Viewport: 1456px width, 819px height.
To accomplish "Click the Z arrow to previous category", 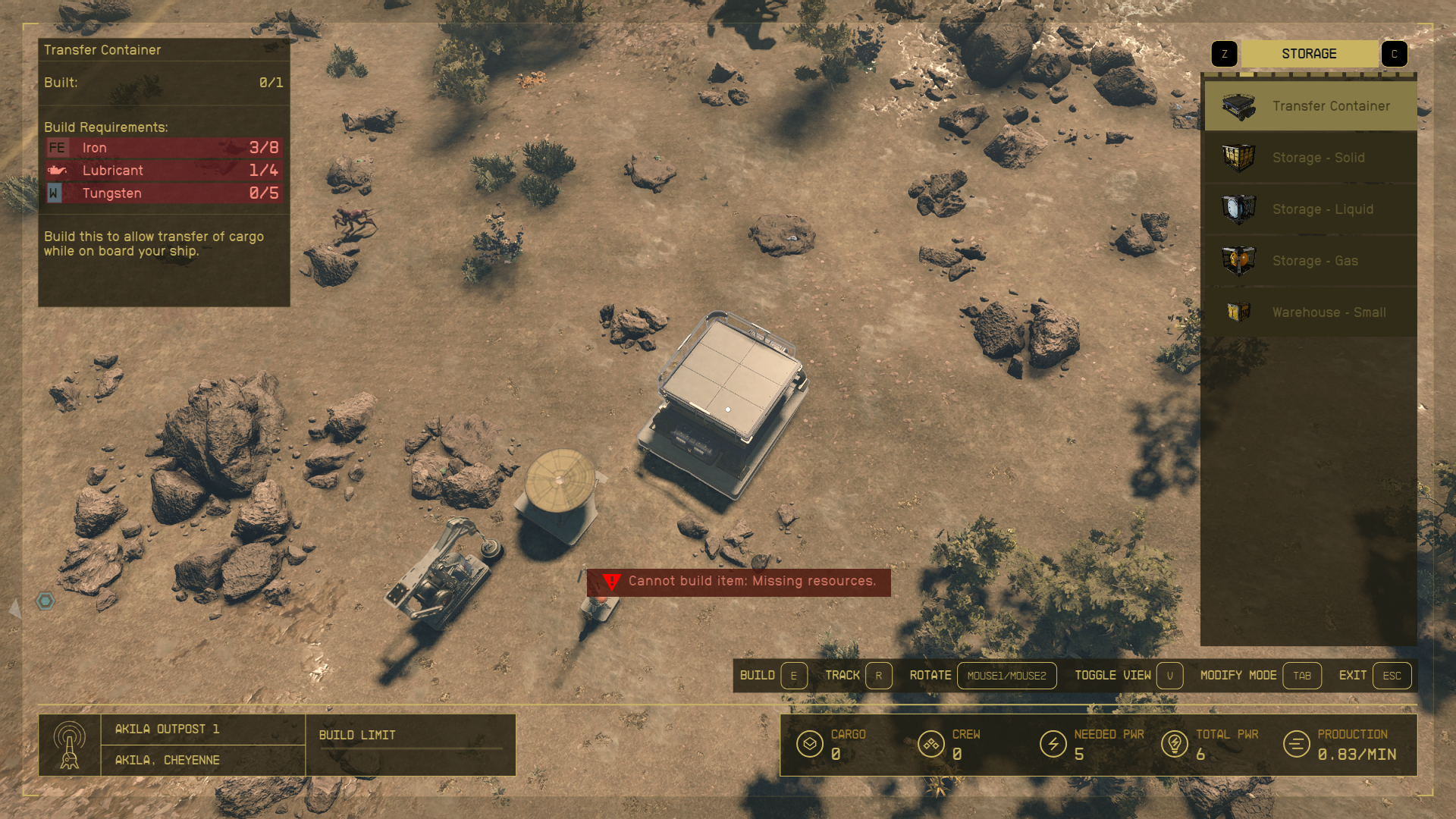I will [x=1224, y=53].
